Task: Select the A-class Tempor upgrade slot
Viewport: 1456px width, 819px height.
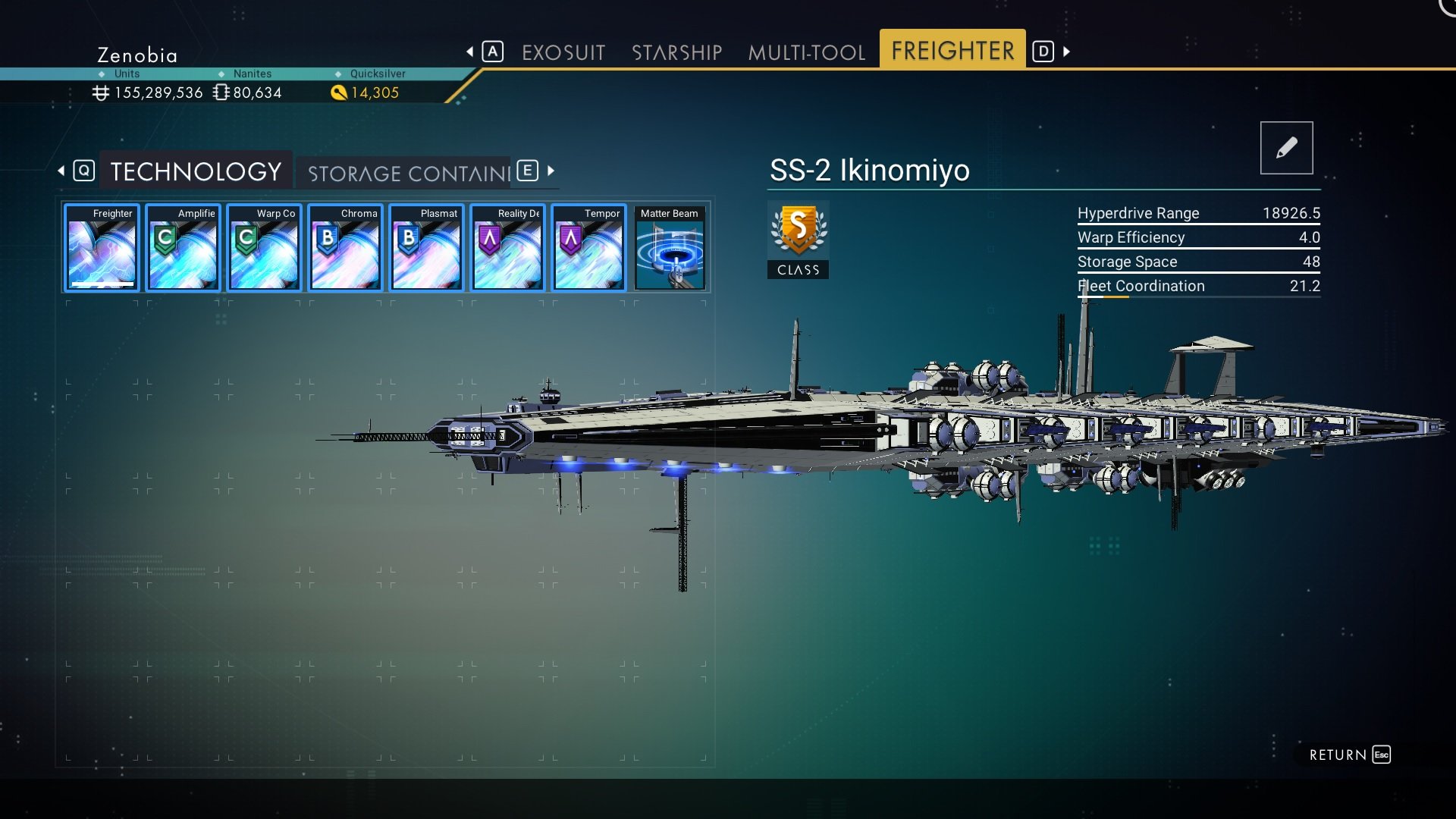Action: point(588,248)
